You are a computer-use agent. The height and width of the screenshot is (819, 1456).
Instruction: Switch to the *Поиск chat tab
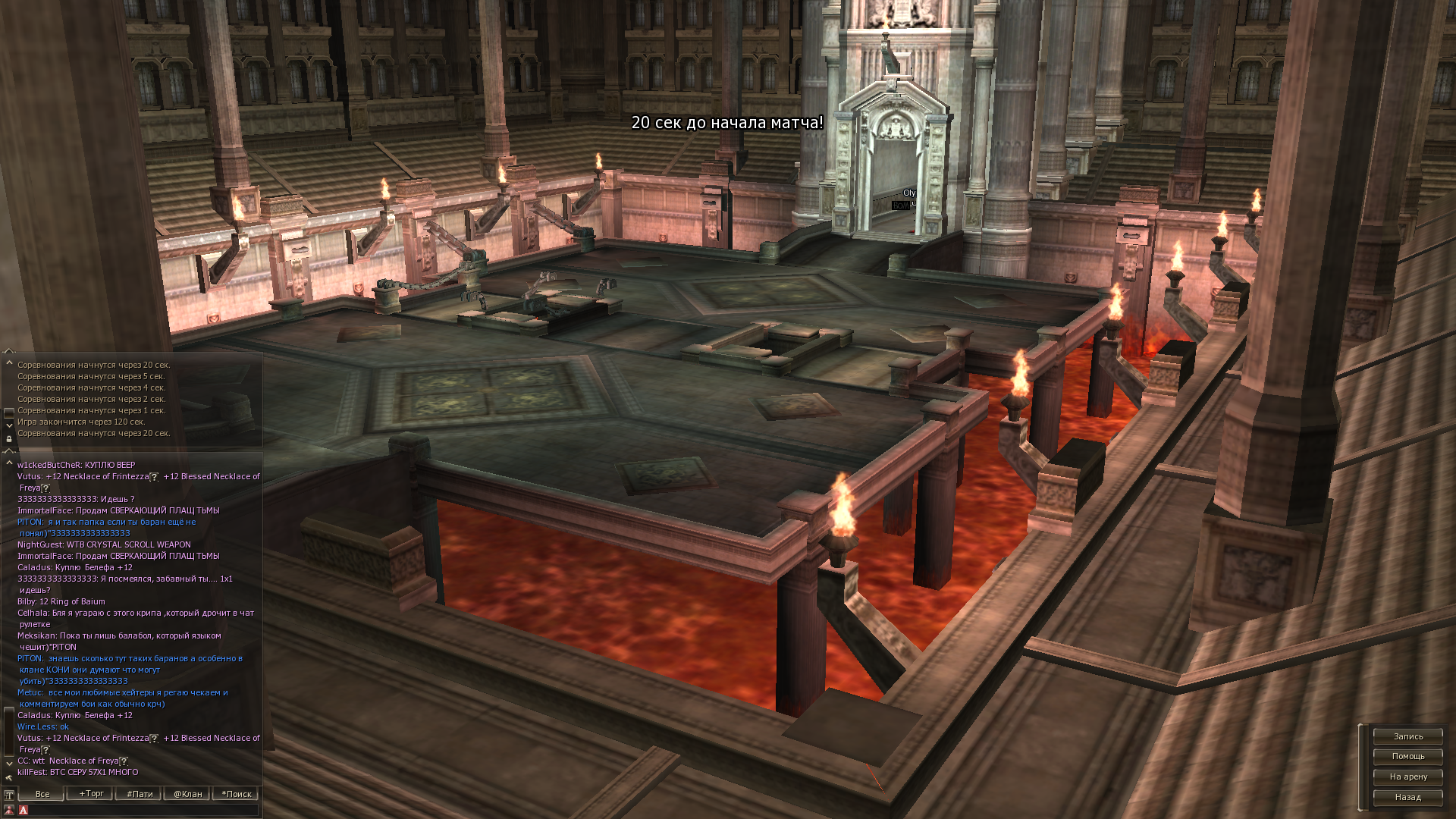[236, 794]
